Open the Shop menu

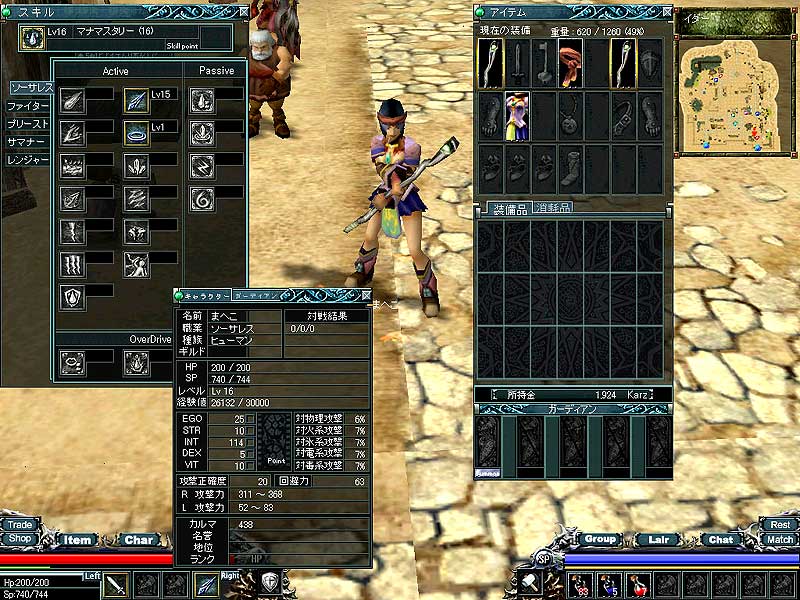click(x=19, y=538)
